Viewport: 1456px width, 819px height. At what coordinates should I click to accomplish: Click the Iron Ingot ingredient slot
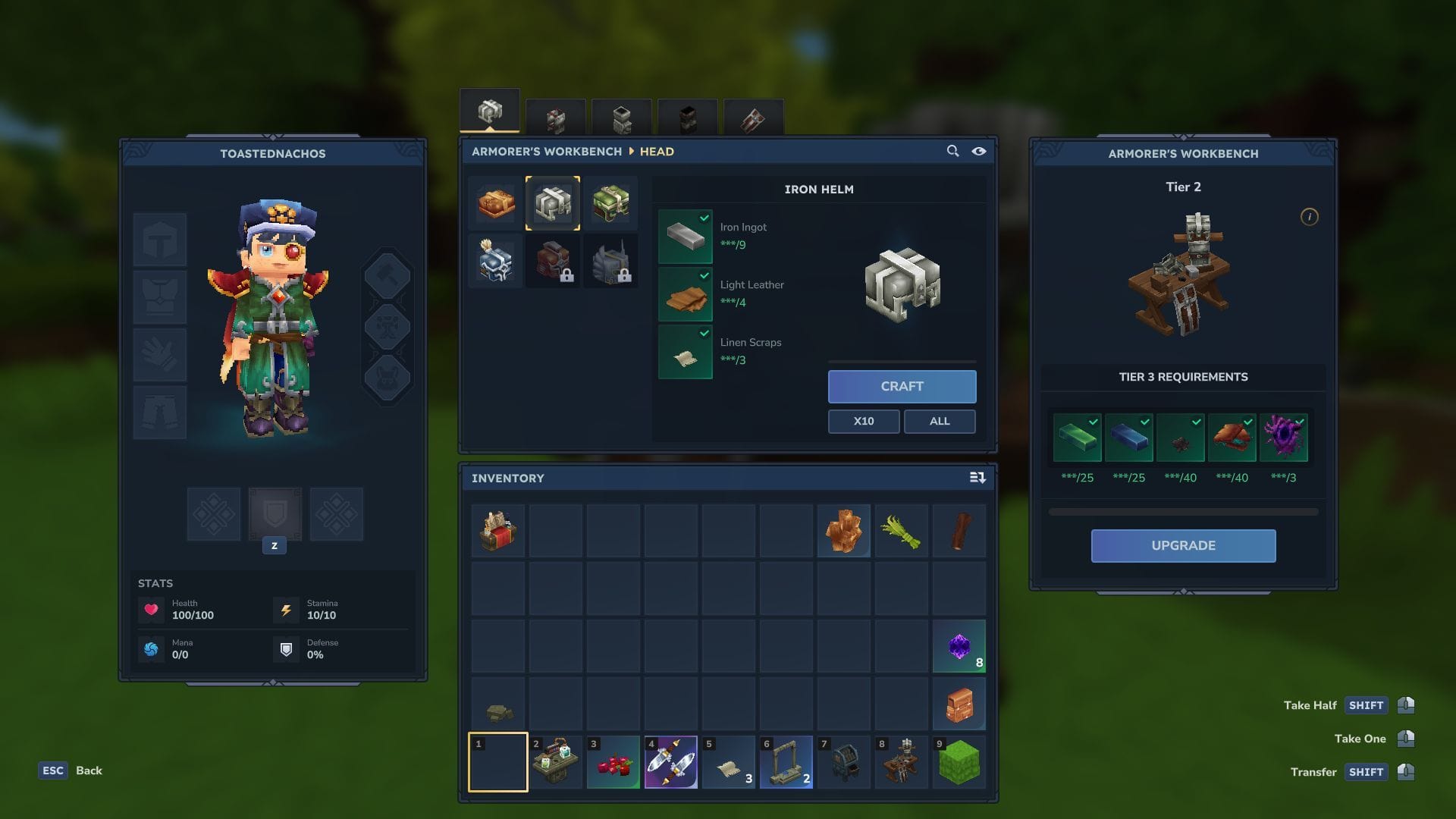(685, 236)
